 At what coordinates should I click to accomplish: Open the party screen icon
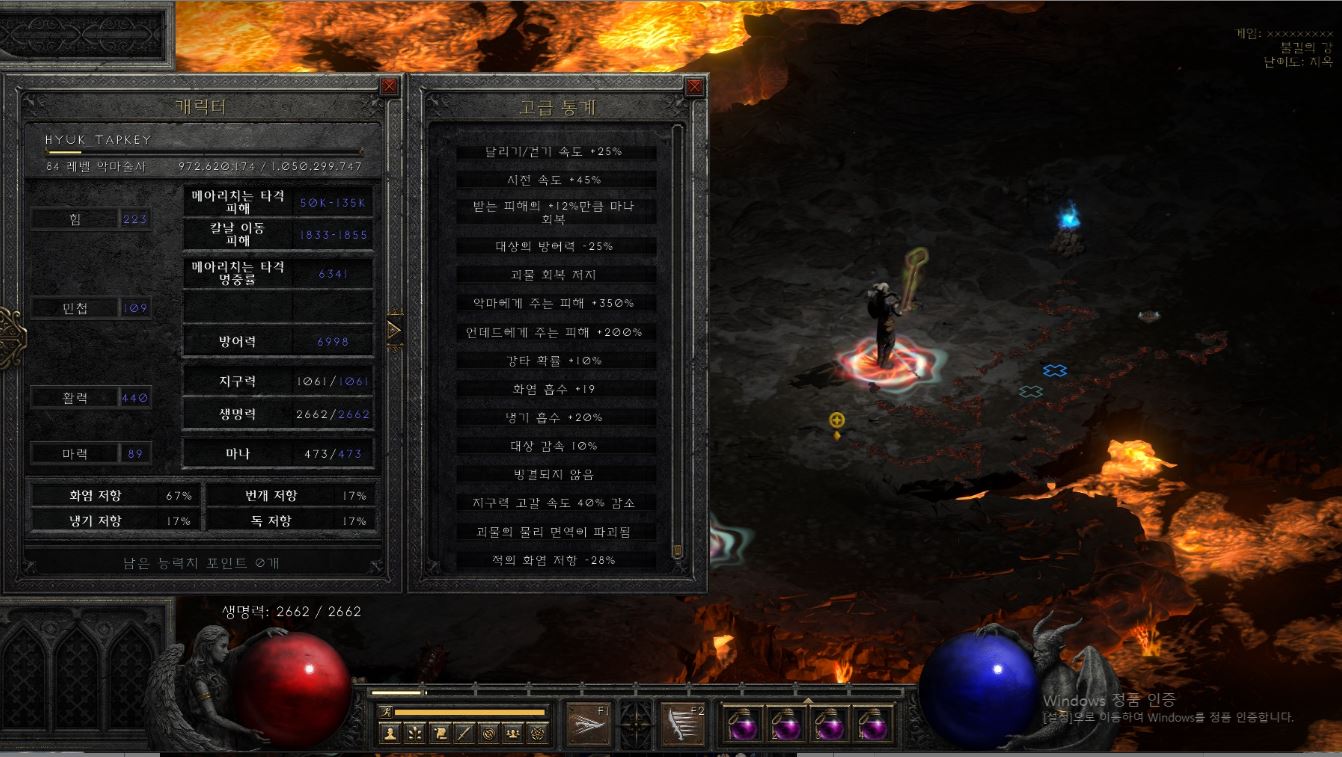tap(513, 733)
